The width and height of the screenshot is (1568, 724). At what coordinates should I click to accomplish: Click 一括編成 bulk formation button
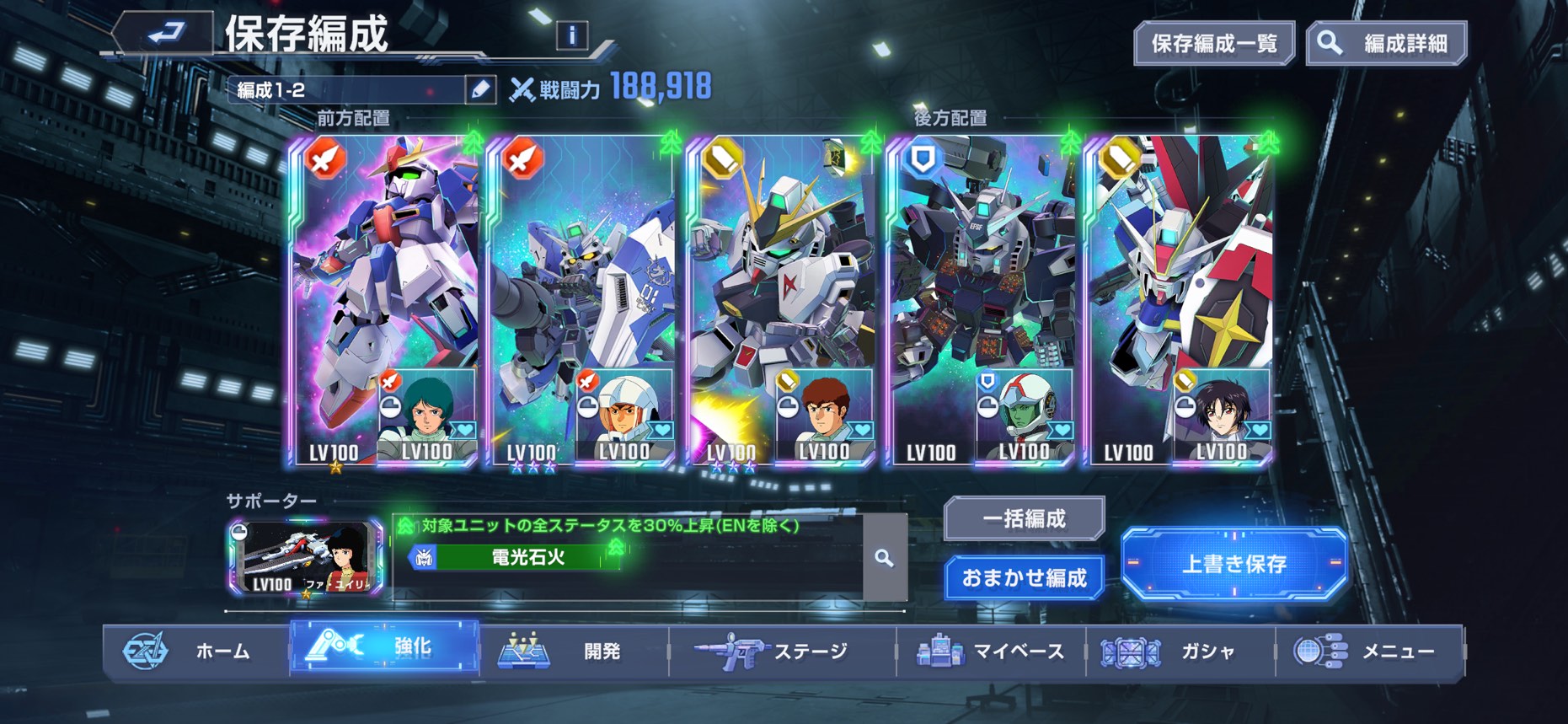click(x=1024, y=518)
